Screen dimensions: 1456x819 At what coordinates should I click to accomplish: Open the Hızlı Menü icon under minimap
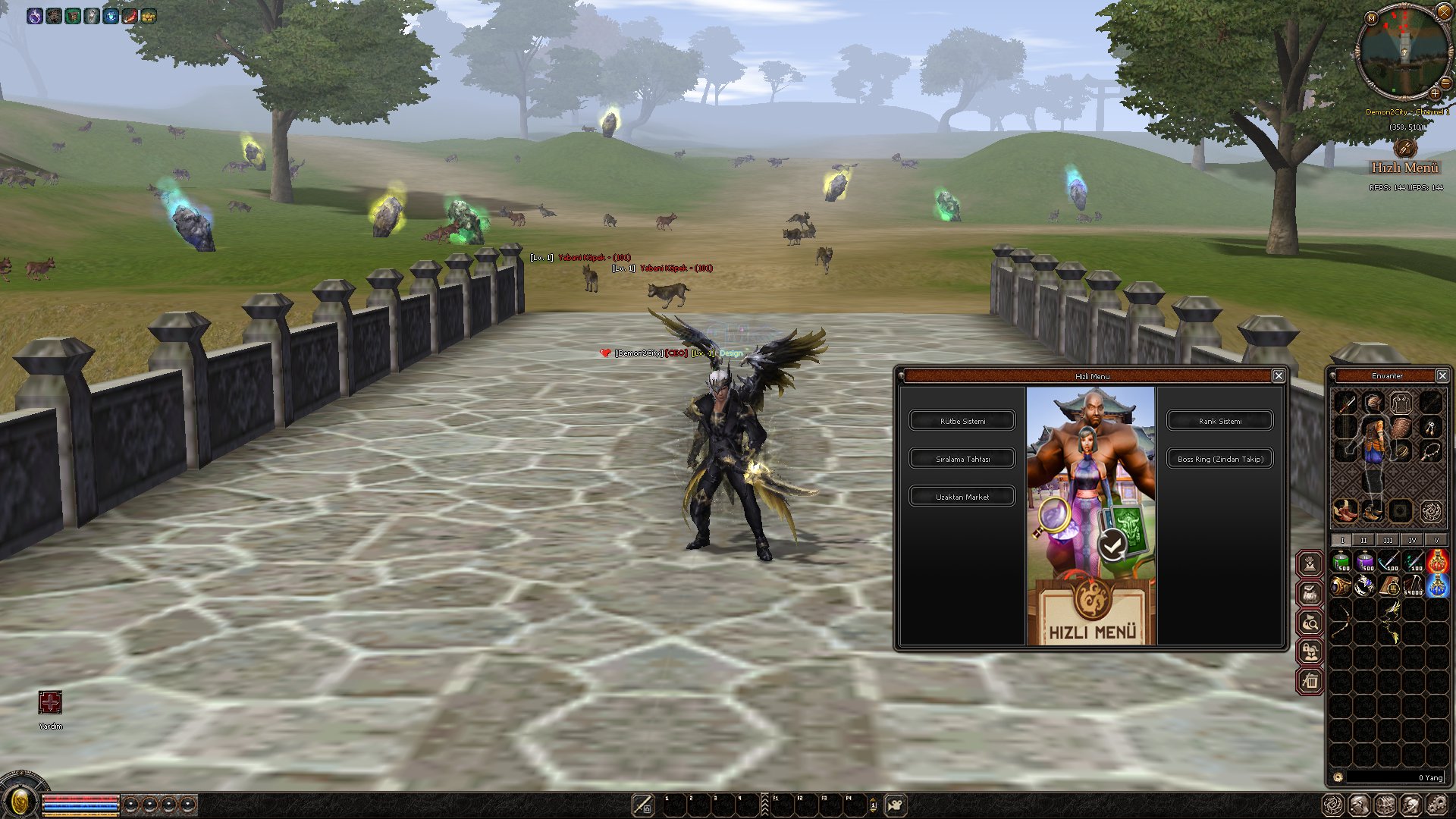pyautogui.click(x=1404, y=148)
